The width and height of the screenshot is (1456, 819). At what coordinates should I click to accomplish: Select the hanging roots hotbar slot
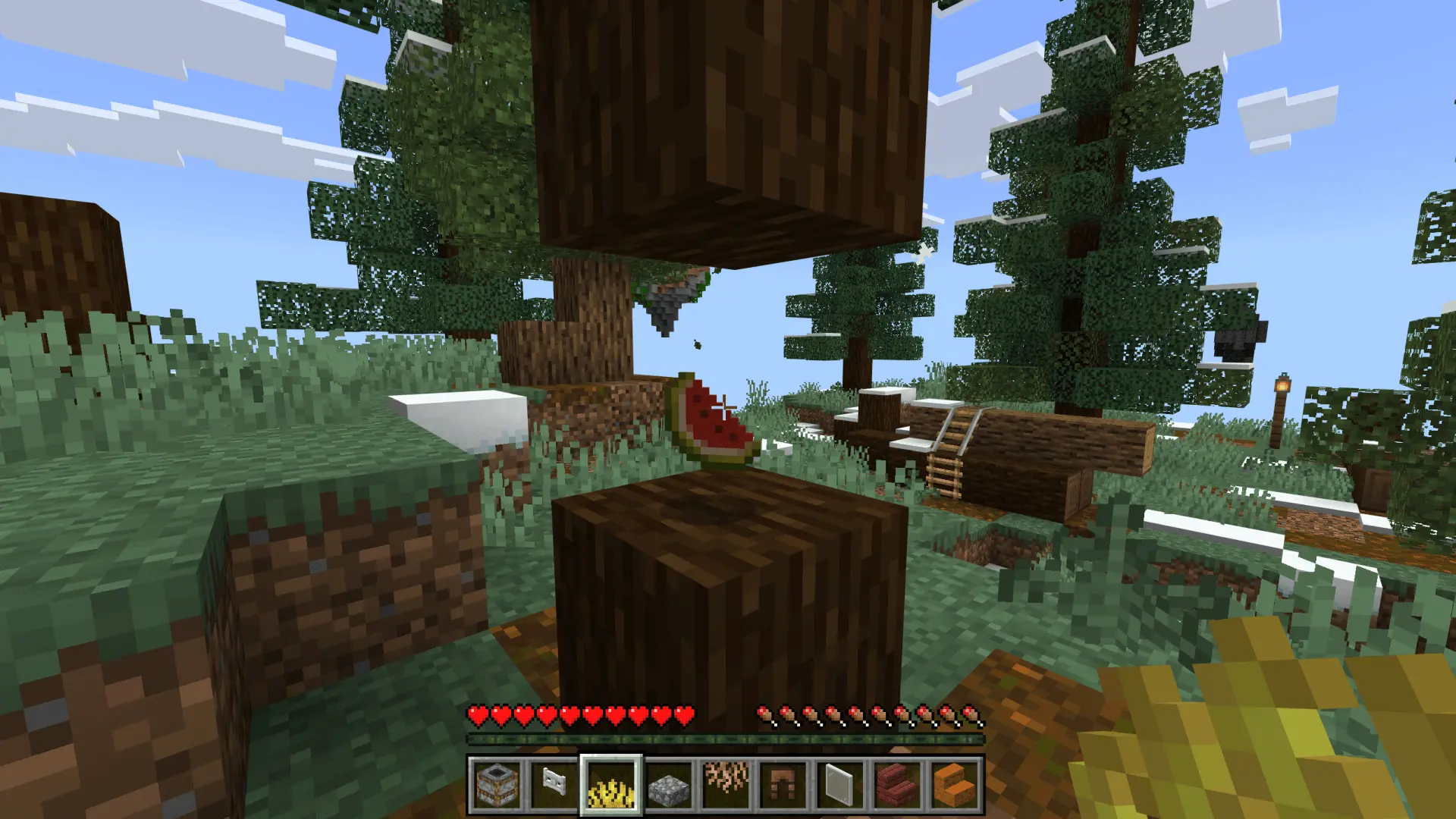(x=726, y=785)
